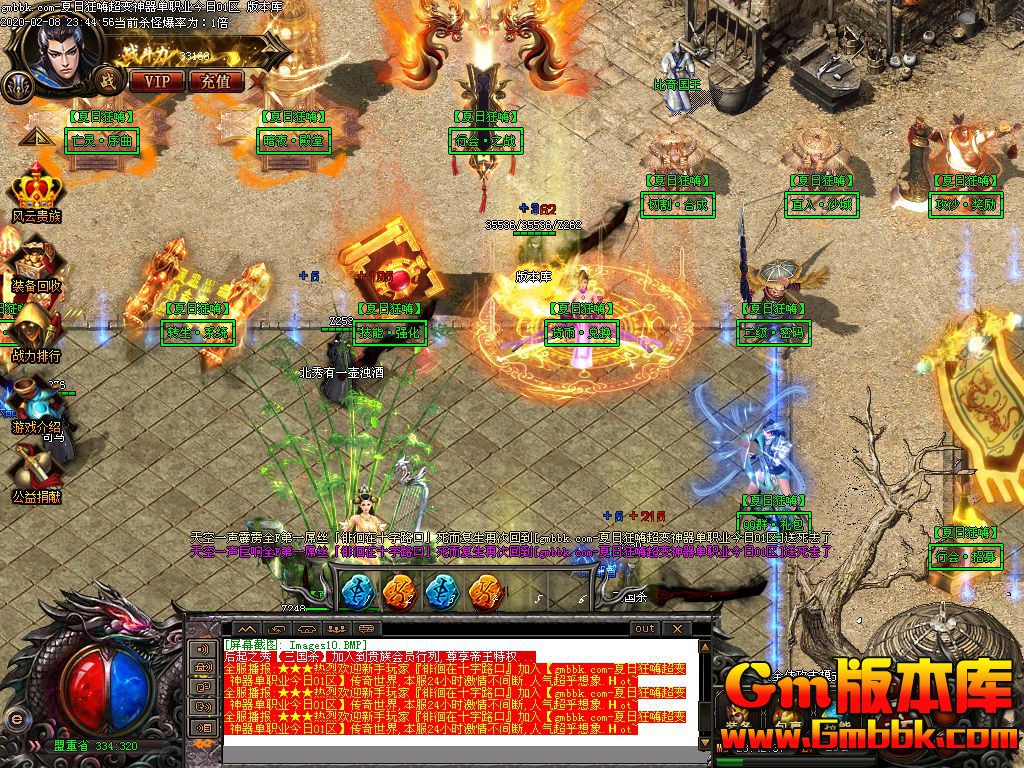The height and width of the screenshot is (768, 1024).
Task: Click the player portrait avatar
Action: pos(62,55)
